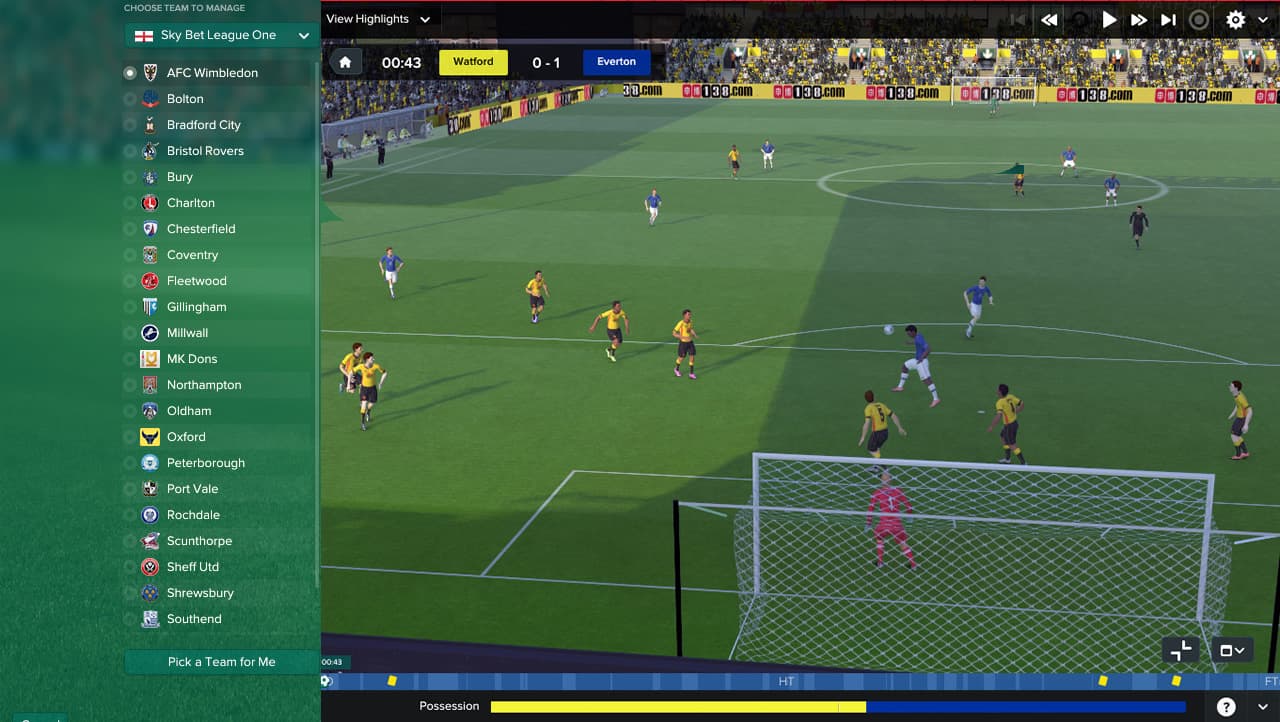Screen dimensions: 1280x722
Task: Skip to the next highlight
Action: coord(1168,19)
